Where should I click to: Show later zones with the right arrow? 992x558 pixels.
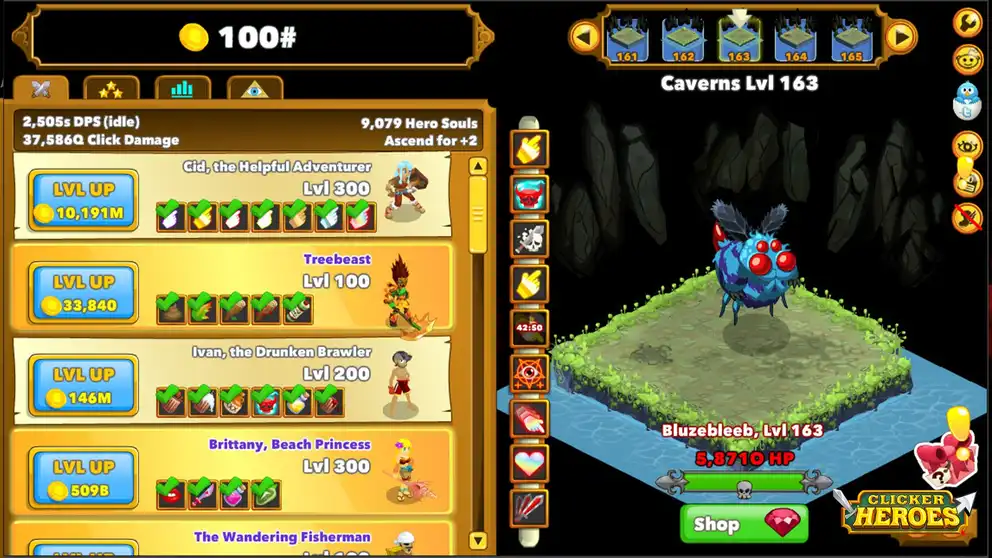pyautogui.click(x=901, y=38)
